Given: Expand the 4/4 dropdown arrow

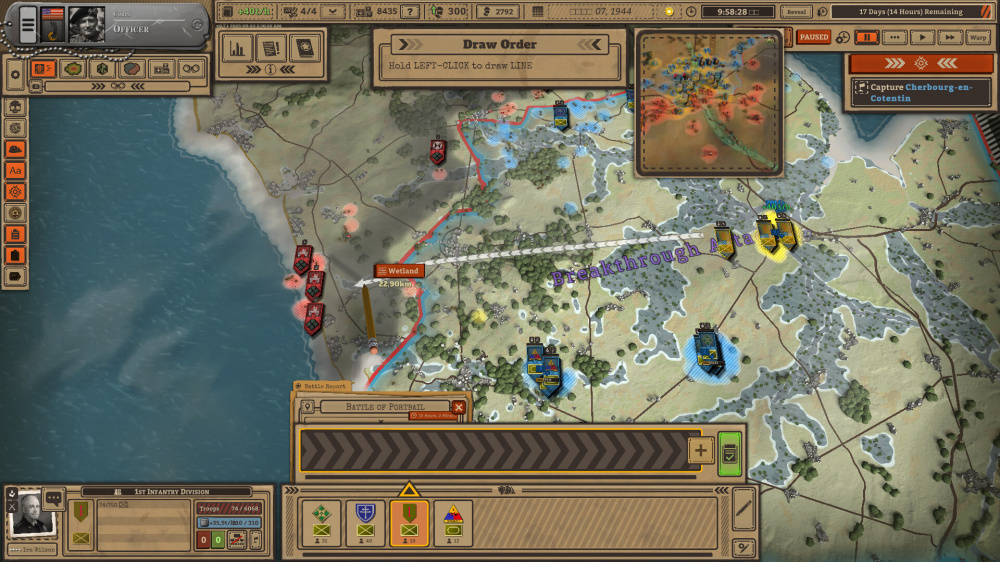Looking at the screenshot, I should (334, 11).
